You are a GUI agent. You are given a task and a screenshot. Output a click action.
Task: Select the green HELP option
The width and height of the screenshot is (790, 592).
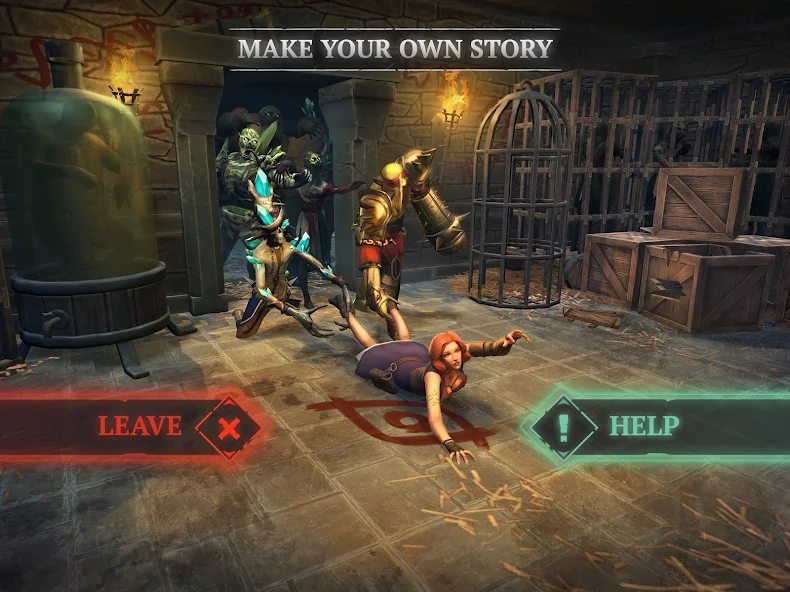pyautogui.click(x=640, y=426)
